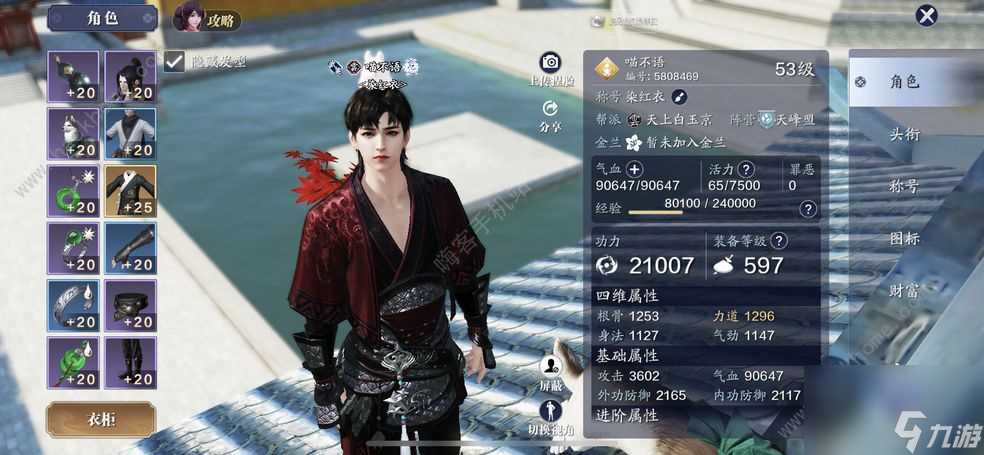
Task: Activate the 屏蔽 block icon
Action: tap(550, 367)
